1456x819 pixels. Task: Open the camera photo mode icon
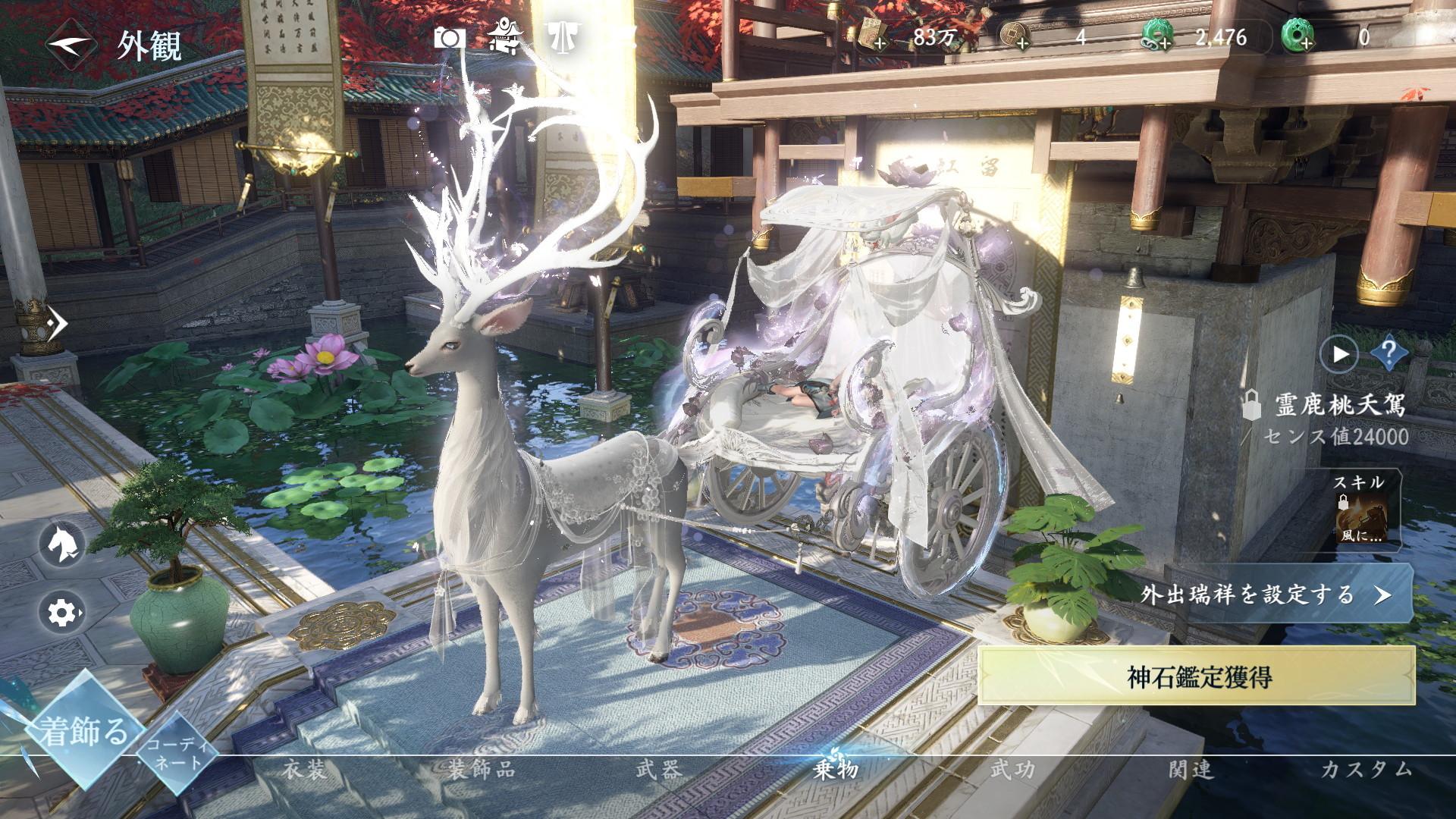tap(449, 38)
